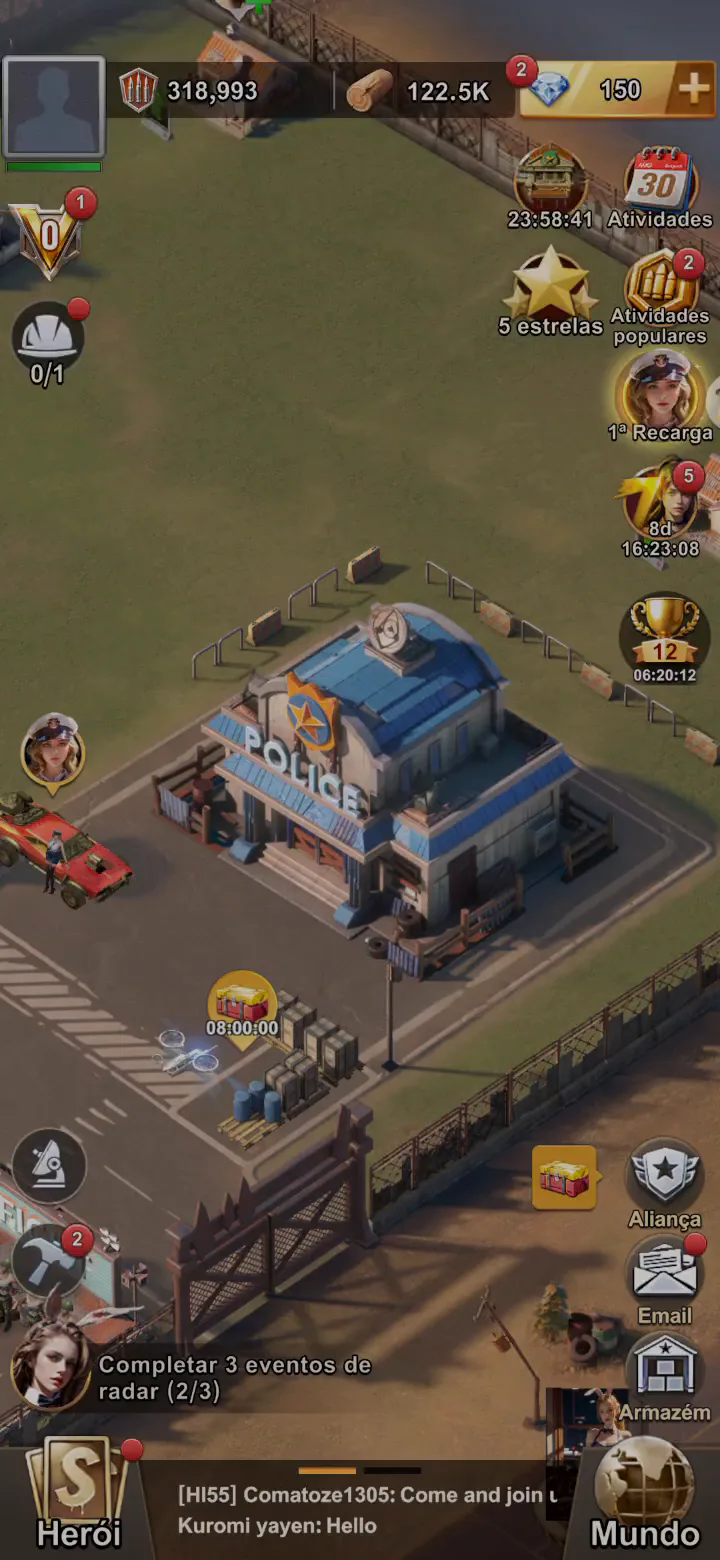This screenshot has width=720, height=1560.
Task: Open the chat message bar
Action: coord(360,1510)
